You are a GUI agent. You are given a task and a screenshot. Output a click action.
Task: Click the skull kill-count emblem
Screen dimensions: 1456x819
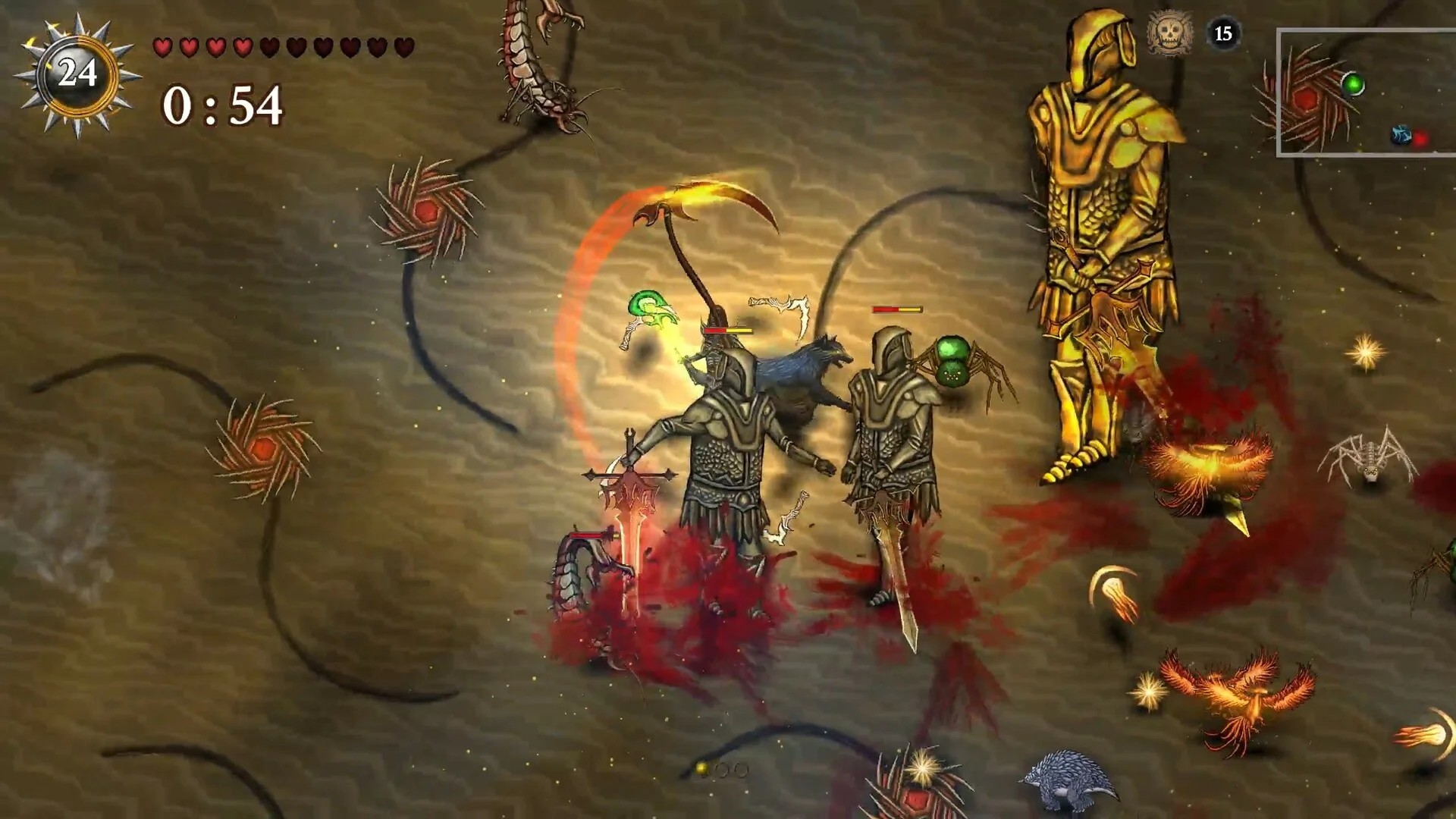point(1169,33)
